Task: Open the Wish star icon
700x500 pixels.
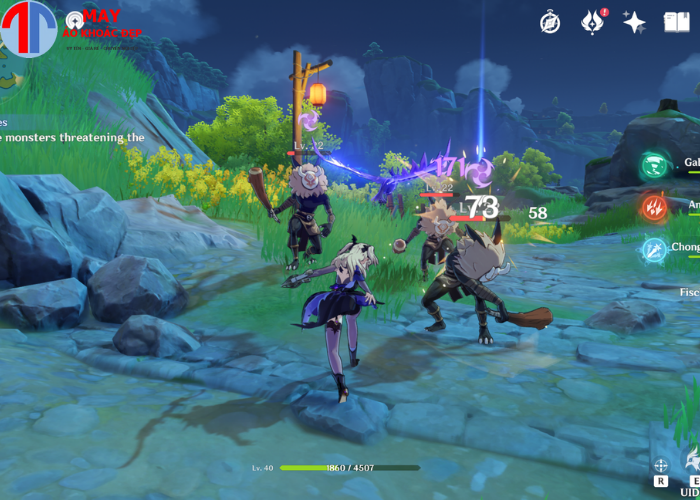Action: 634,22
